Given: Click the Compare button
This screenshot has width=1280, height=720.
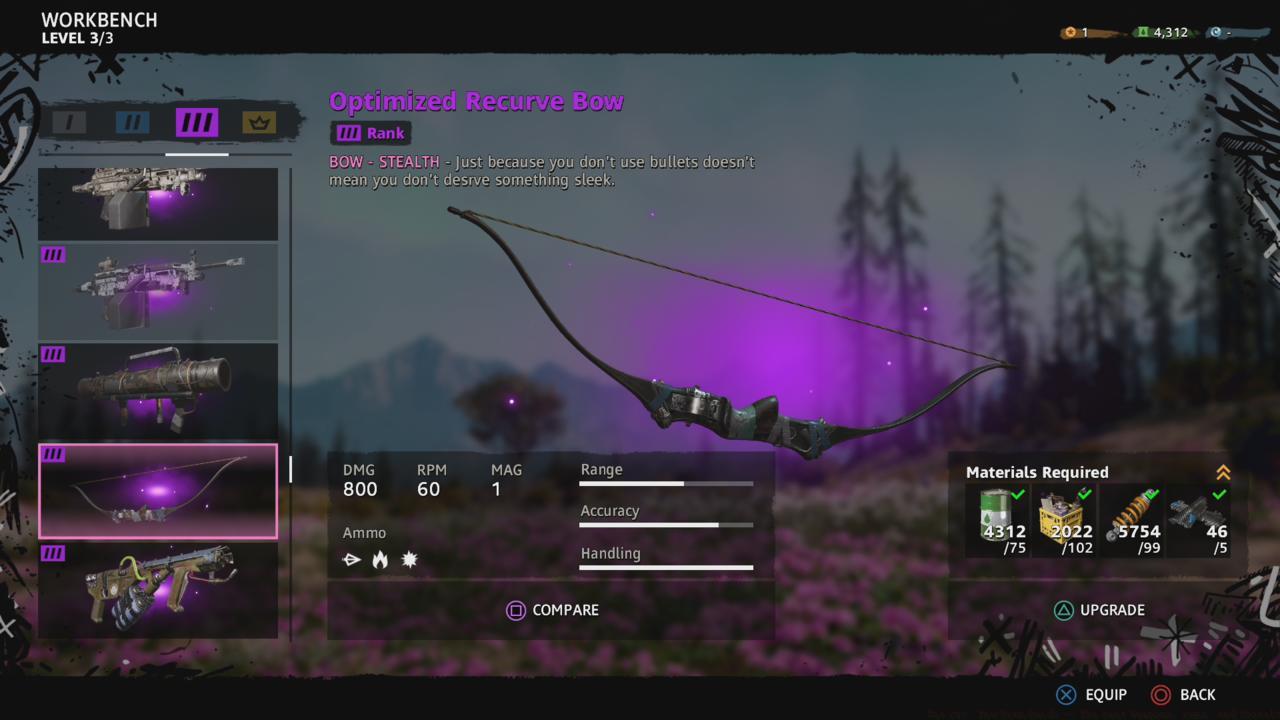Looking at the screenshot, I should tap(553, 610).
